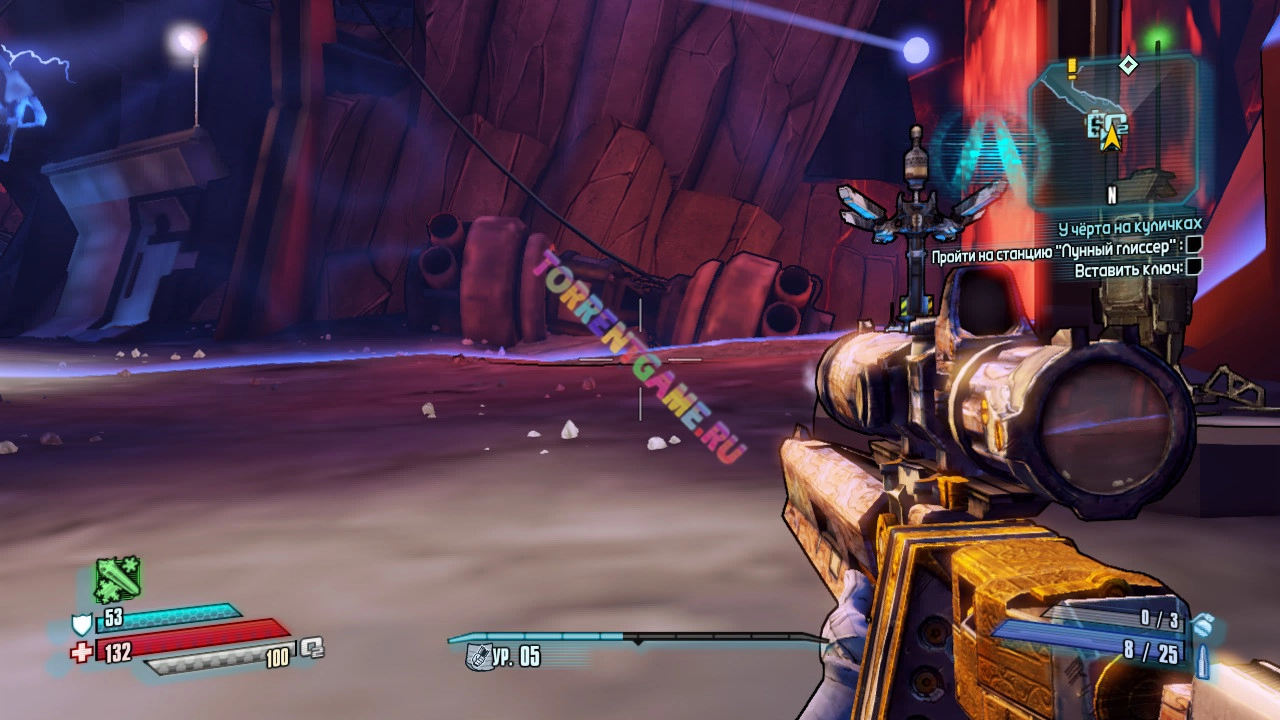
Task: Click the level badge icon next to "ур. 05"
Action: click(x=477, y=656)
